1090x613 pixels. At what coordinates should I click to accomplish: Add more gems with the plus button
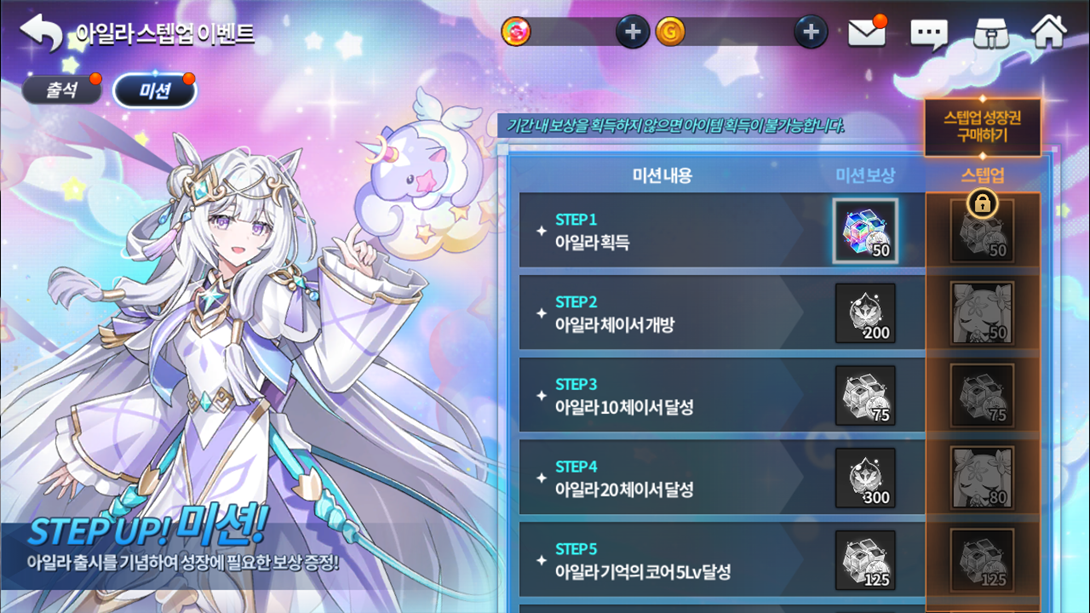[631, 32]
